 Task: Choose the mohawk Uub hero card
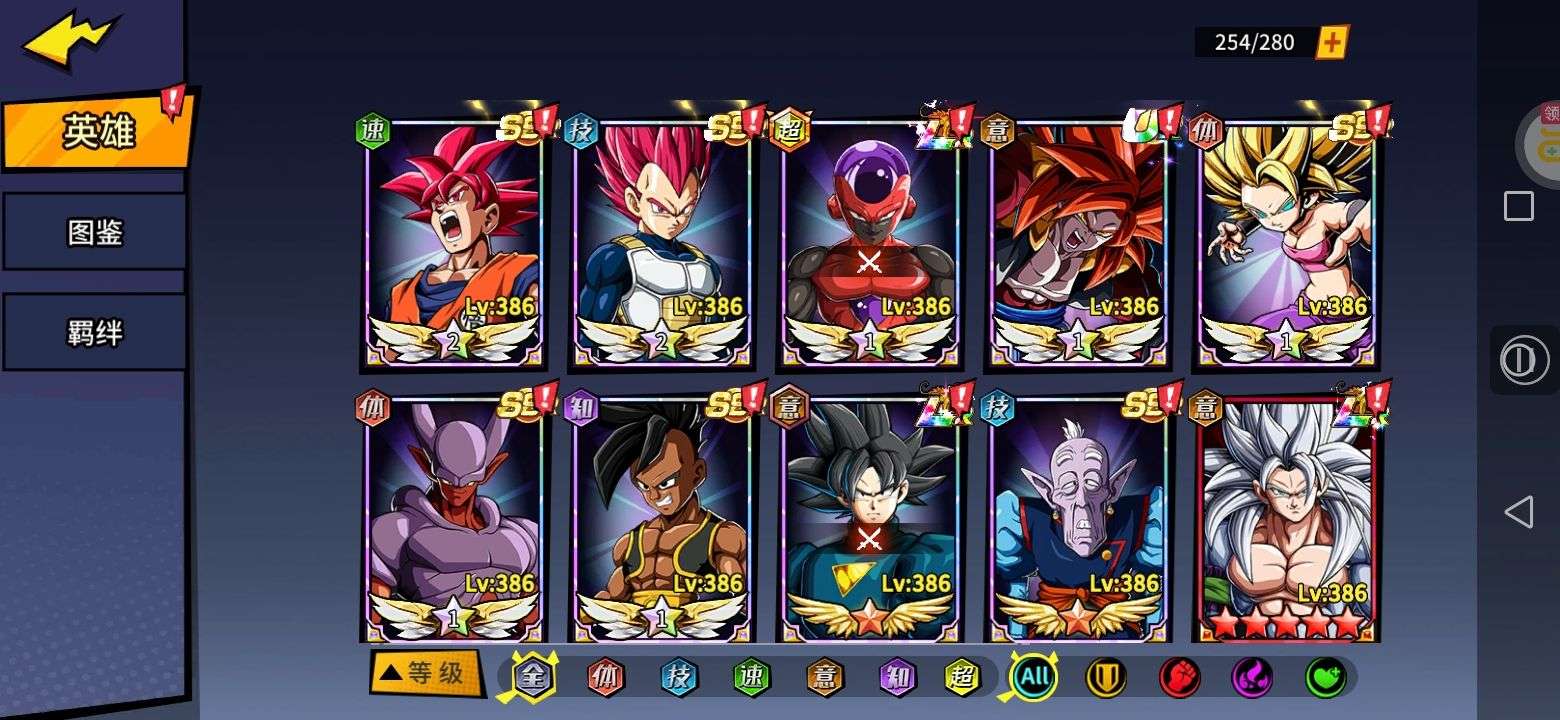tap(661, 517)
